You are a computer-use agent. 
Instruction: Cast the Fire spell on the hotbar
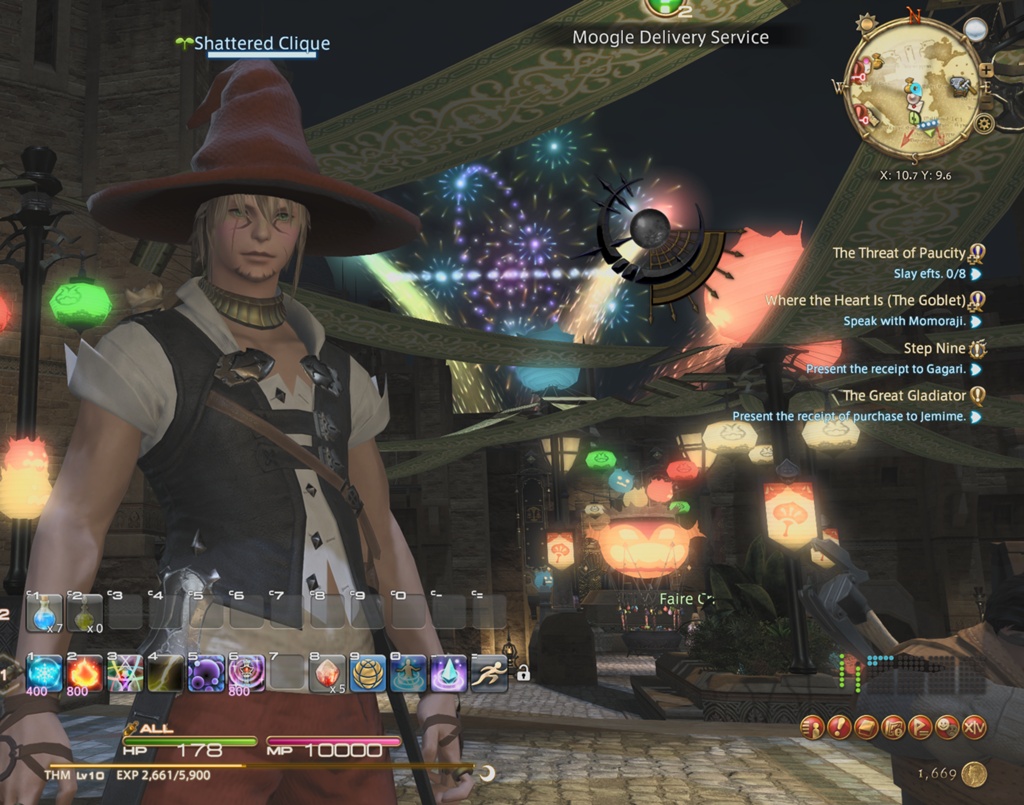point(85,674)
